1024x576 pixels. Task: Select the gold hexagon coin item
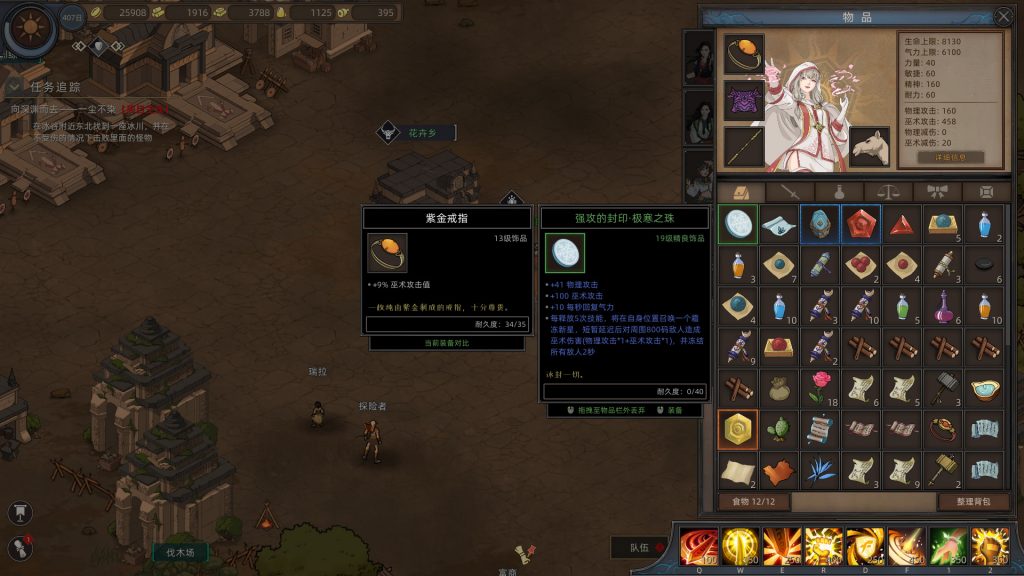738,429
